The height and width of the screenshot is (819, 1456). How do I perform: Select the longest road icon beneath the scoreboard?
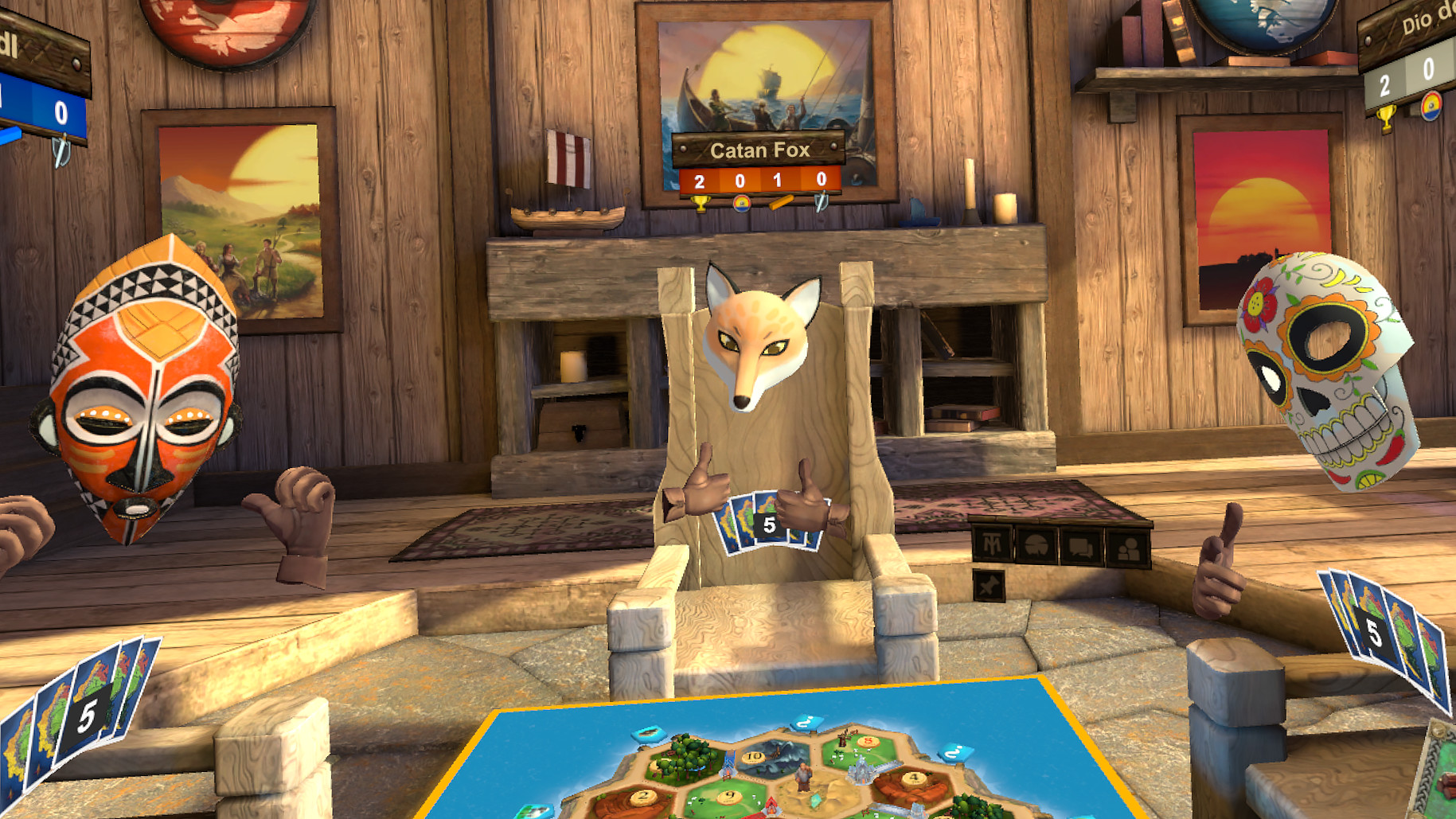[781, 202]
